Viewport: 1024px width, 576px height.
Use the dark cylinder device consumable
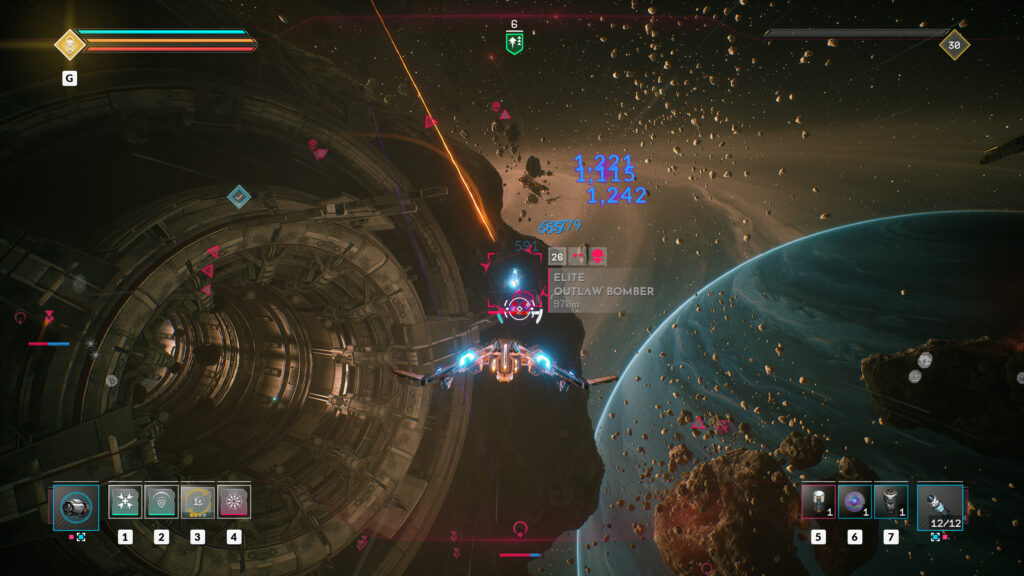(x=890, y=502)
